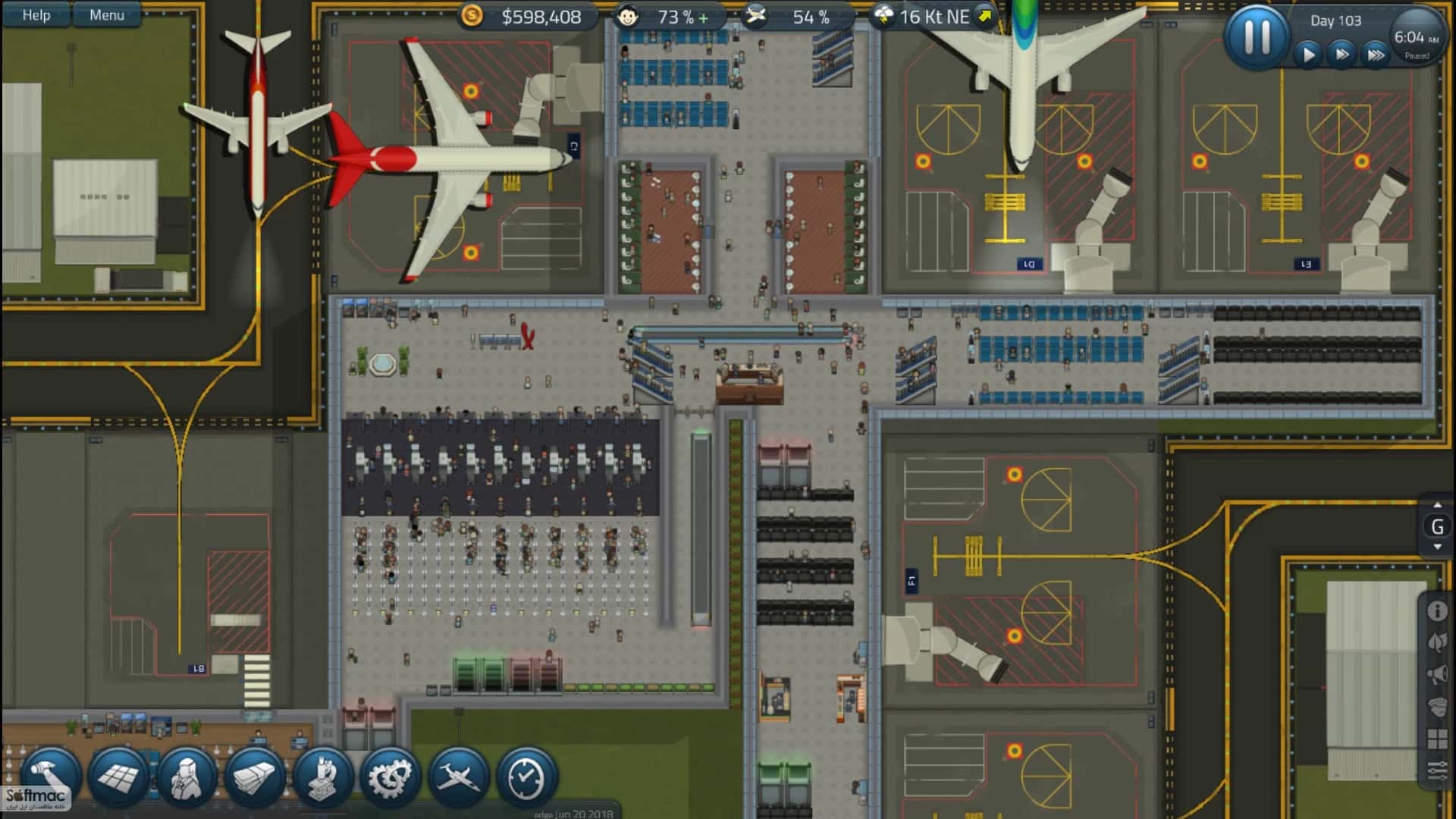Open the Menu
The image size is (1456, 819).
pos(107,14)
